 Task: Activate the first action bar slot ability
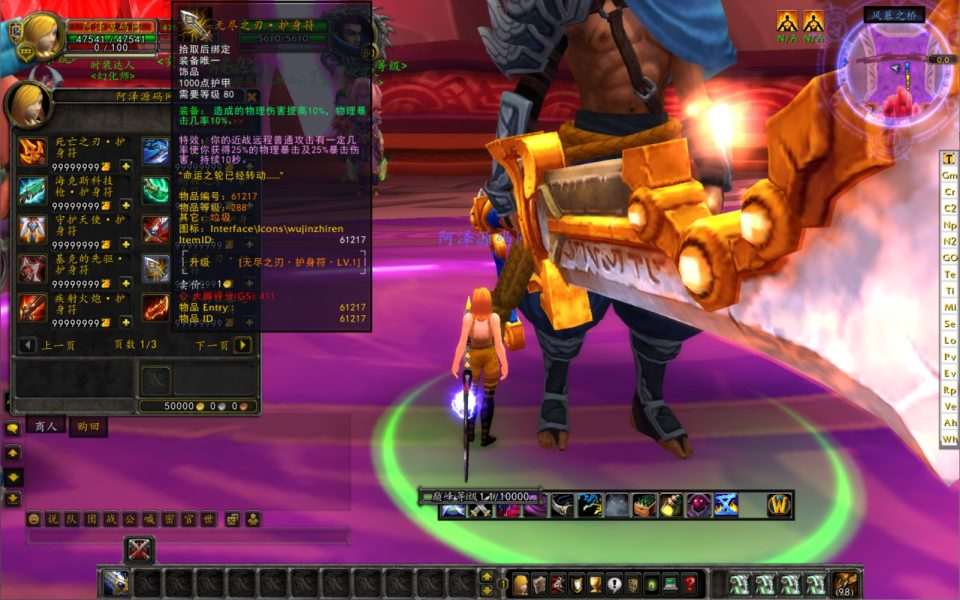[x=116, y=583]
